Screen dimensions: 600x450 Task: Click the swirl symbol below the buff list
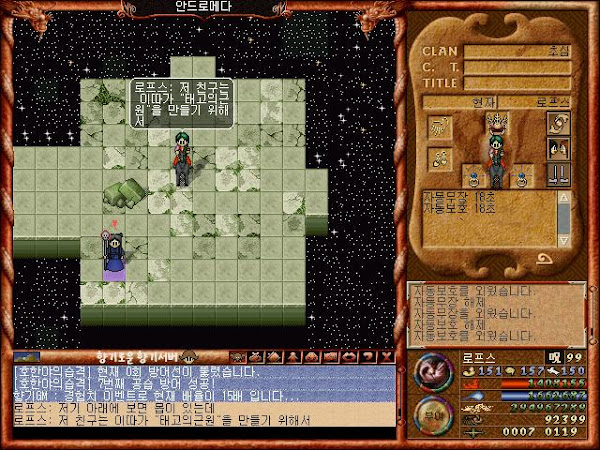click(543, 259)
